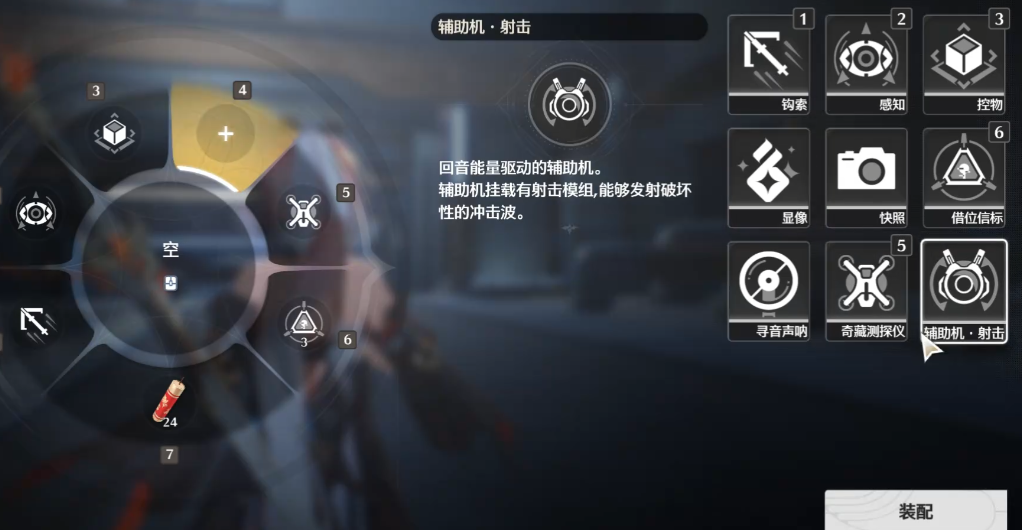Viewport: 1022px width, 530px height.
Task: Pick the grapple hook wheel slot
Action: click(36, 320)
